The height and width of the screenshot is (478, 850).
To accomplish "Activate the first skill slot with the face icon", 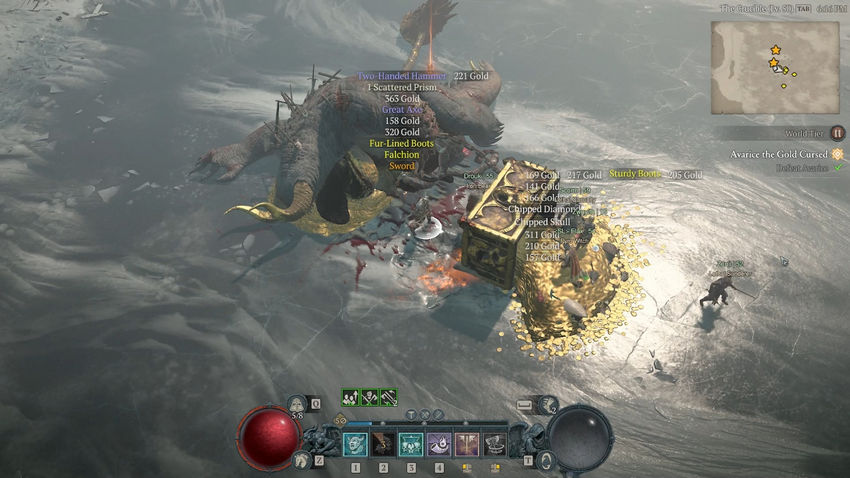I will coord(355,444).
